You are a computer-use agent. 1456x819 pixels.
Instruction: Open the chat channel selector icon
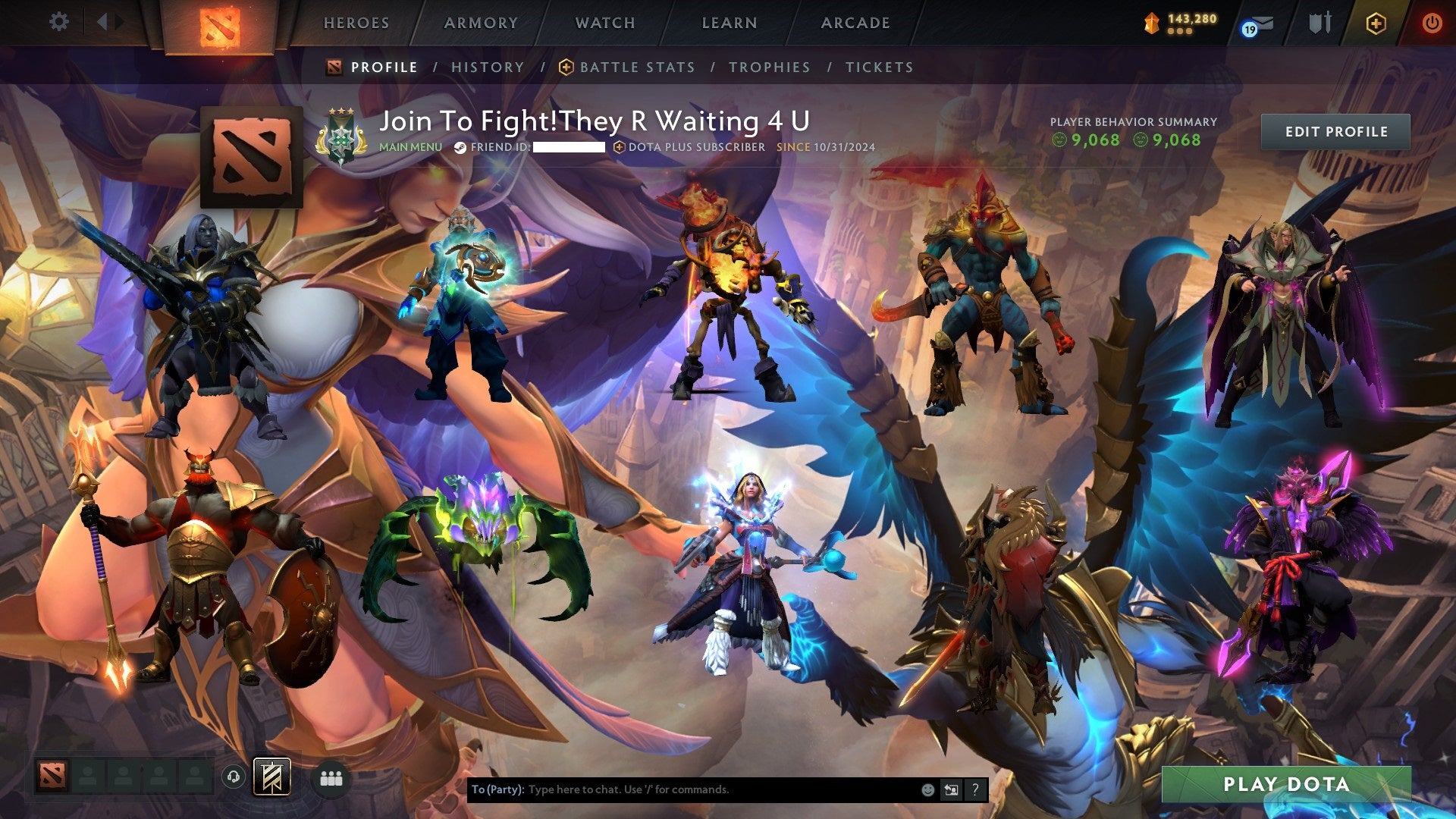pyautogui.click(x=951, y=789)
